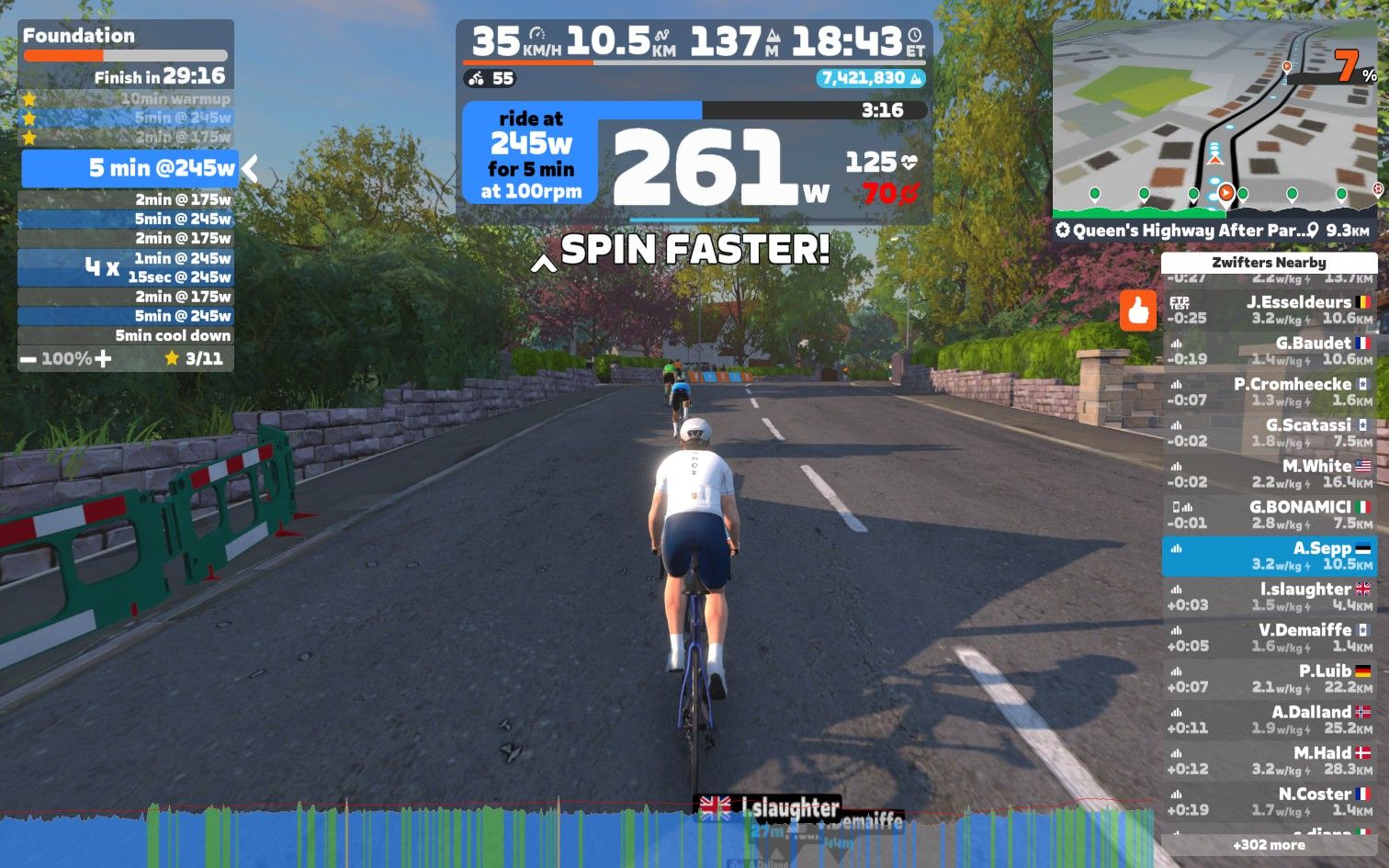
Task: Select G.BONAMICI in the Zwifters Nearby list
Action: [x=1270, y=514]
